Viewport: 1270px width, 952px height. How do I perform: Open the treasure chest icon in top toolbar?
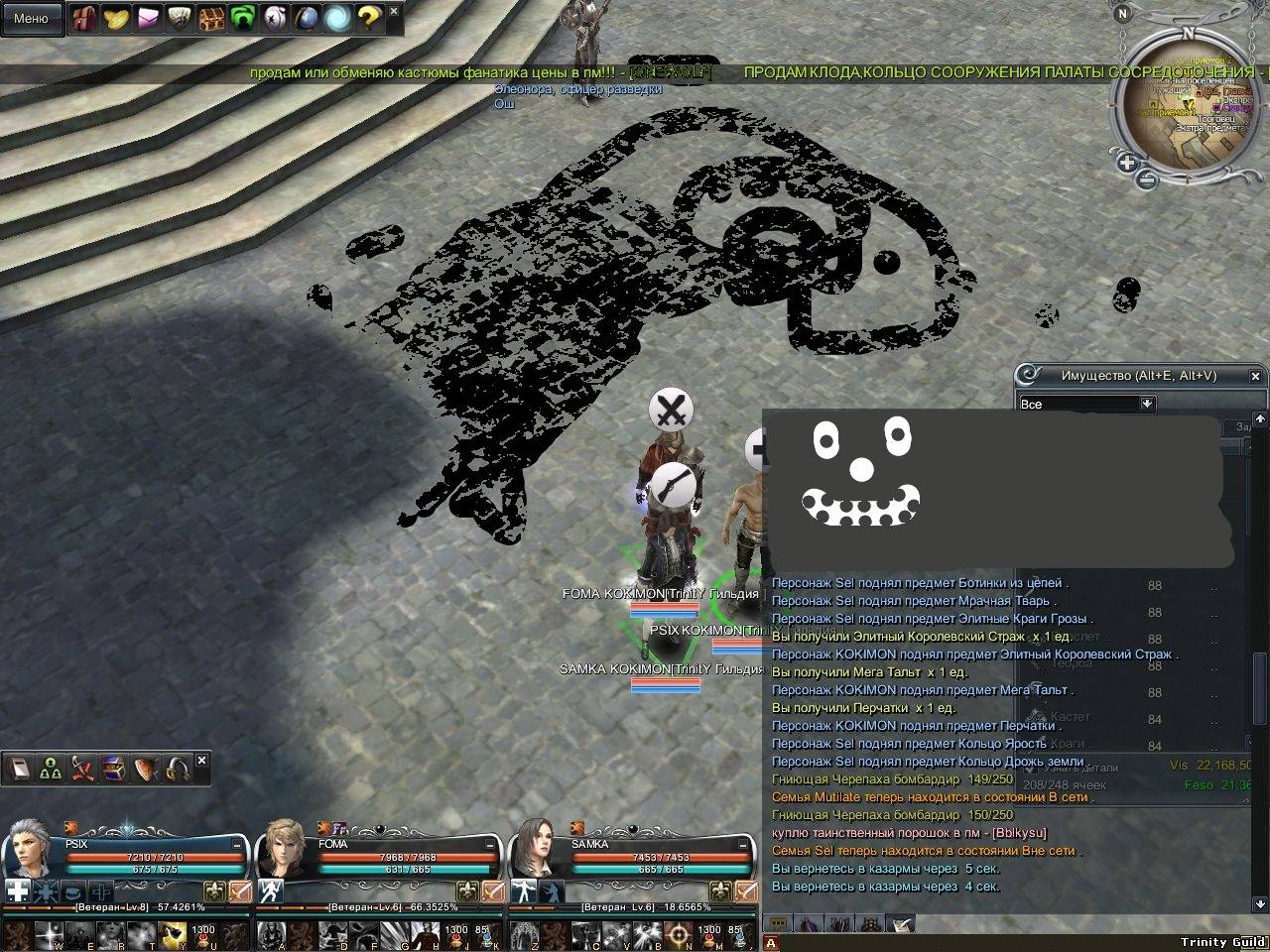click(211, 18)
